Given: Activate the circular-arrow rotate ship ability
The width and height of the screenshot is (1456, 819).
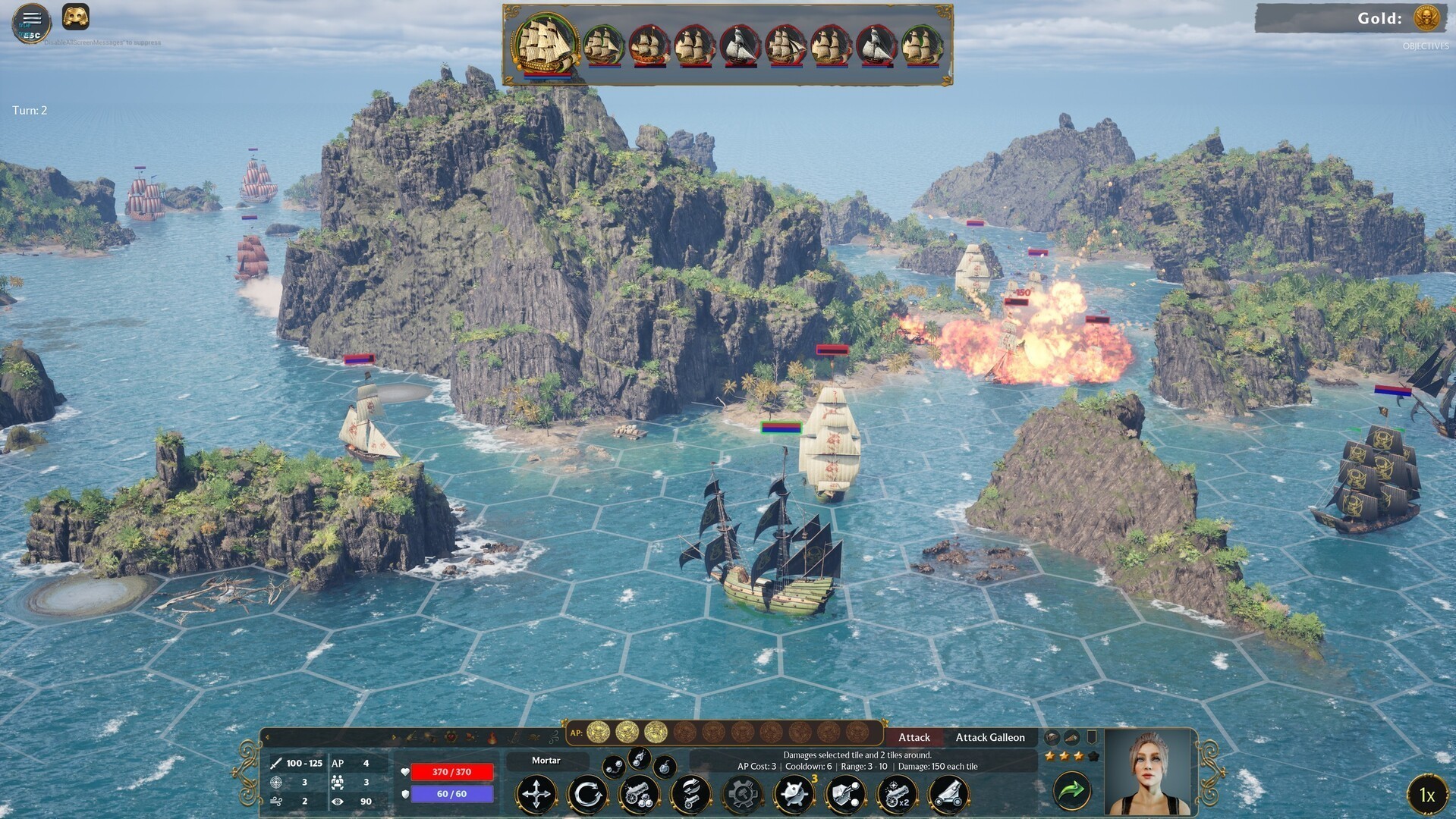Looking at the screenshot, I should 587,794.
